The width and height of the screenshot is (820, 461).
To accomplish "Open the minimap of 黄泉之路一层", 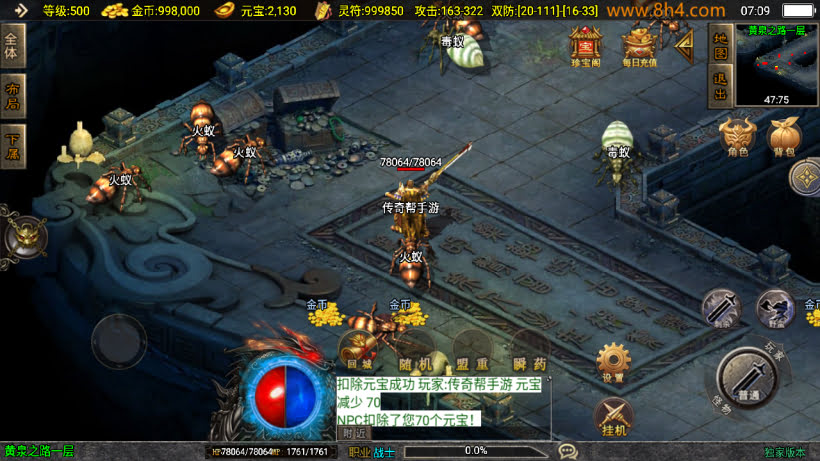I will (776, 64).
